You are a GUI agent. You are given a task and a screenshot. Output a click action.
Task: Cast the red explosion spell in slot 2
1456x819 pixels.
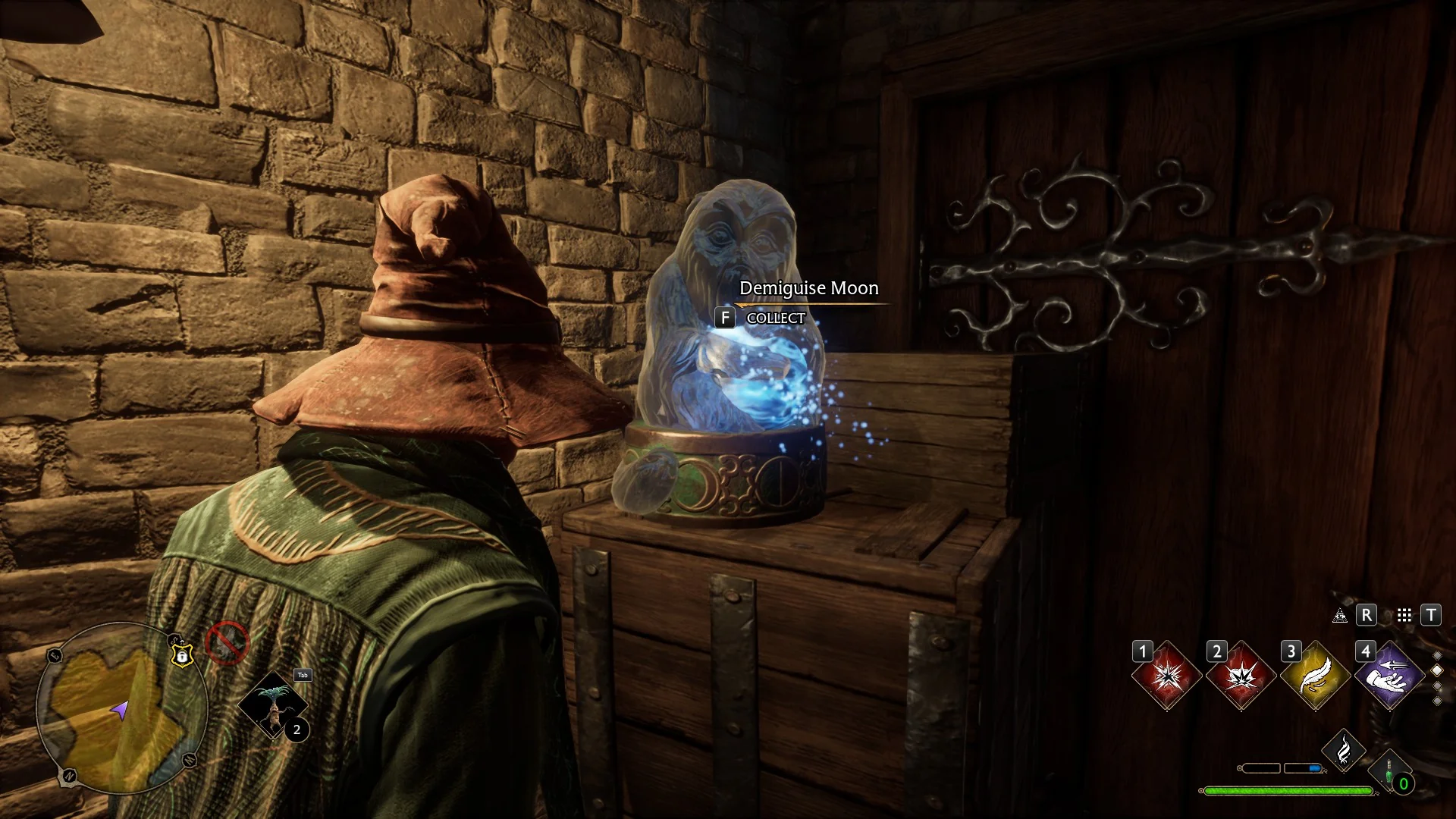pos(1241,676)
